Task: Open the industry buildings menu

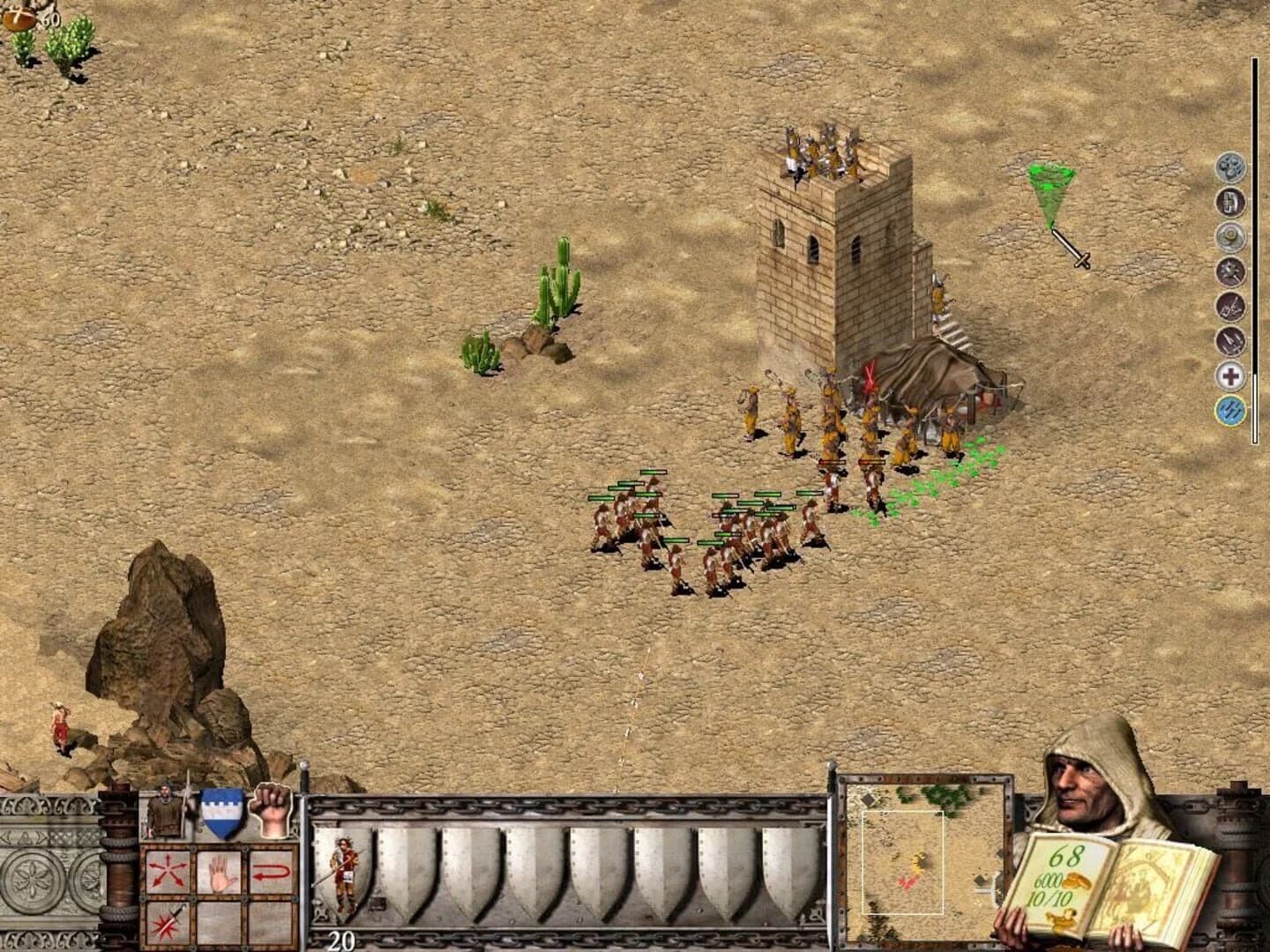Action: [1228, 304]
